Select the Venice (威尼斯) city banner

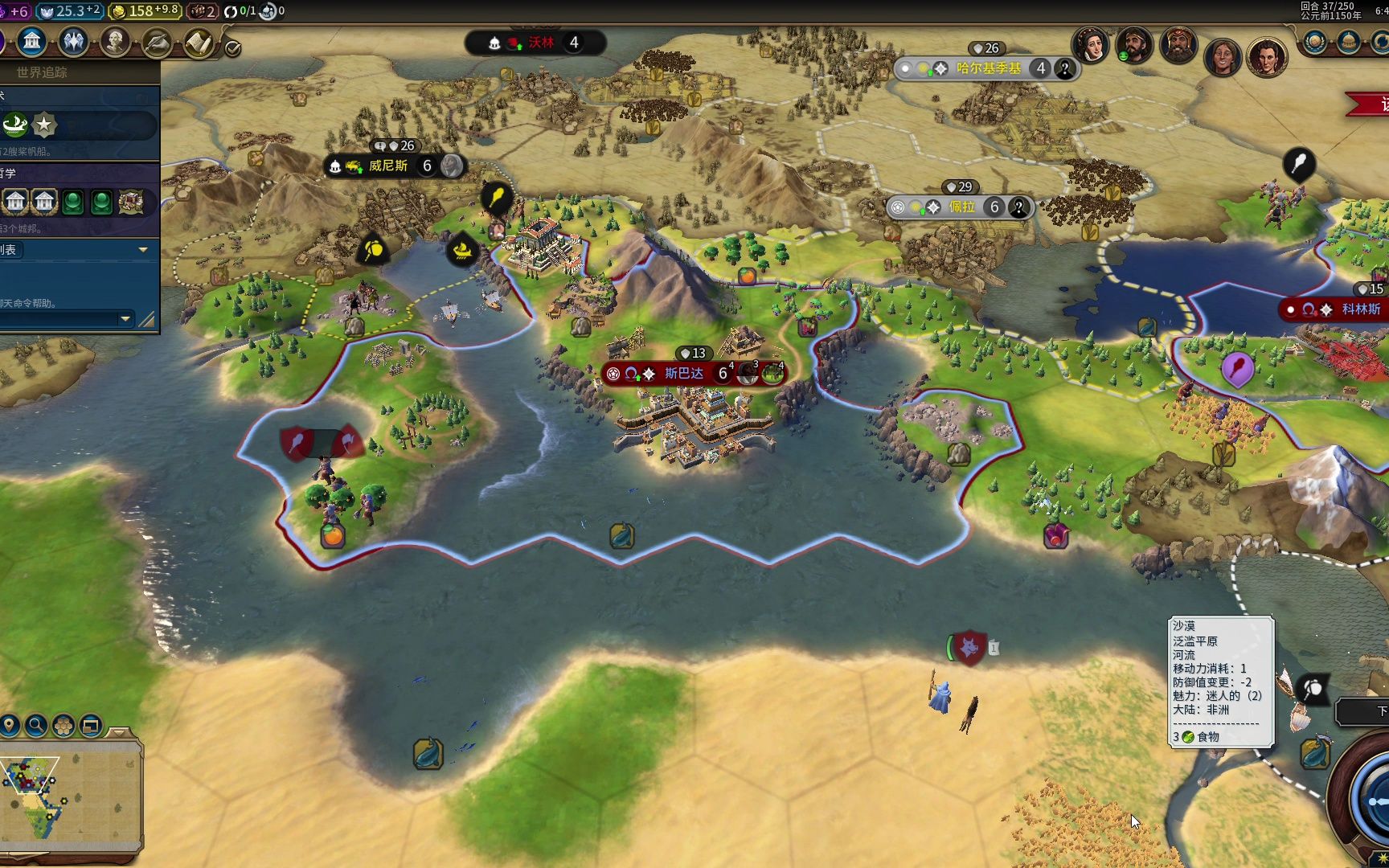388,166
